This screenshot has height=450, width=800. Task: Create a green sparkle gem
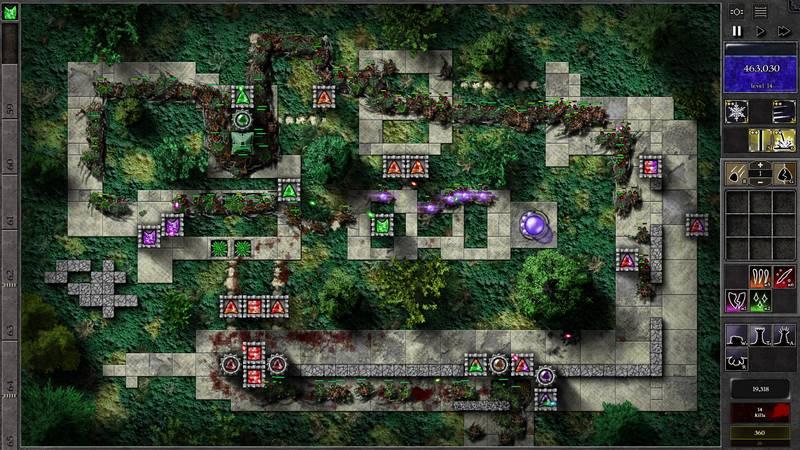click(760, 299)
